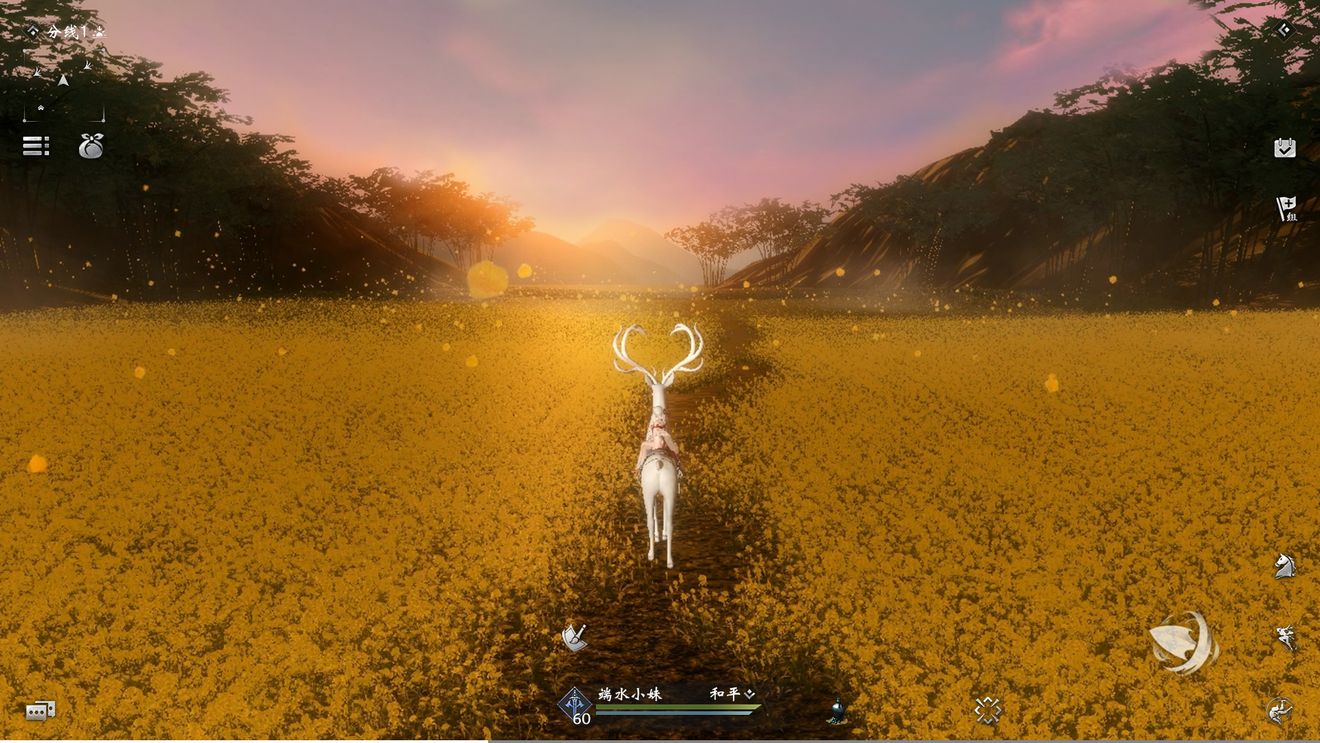The height and width of the screenshot is (743, 1320).
Task: Open the level 60 character portrait emblem
Action: (575, 706)
